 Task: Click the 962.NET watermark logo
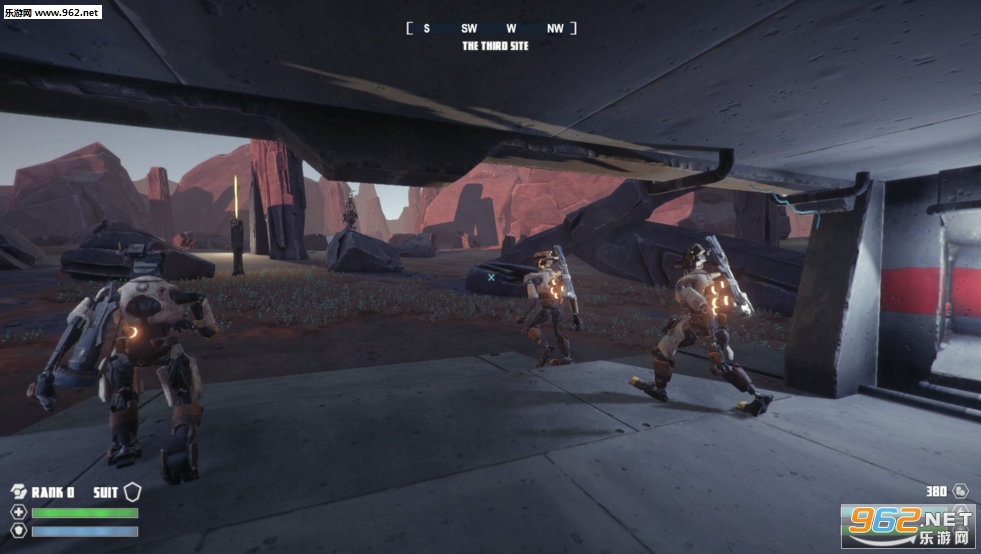908,525
